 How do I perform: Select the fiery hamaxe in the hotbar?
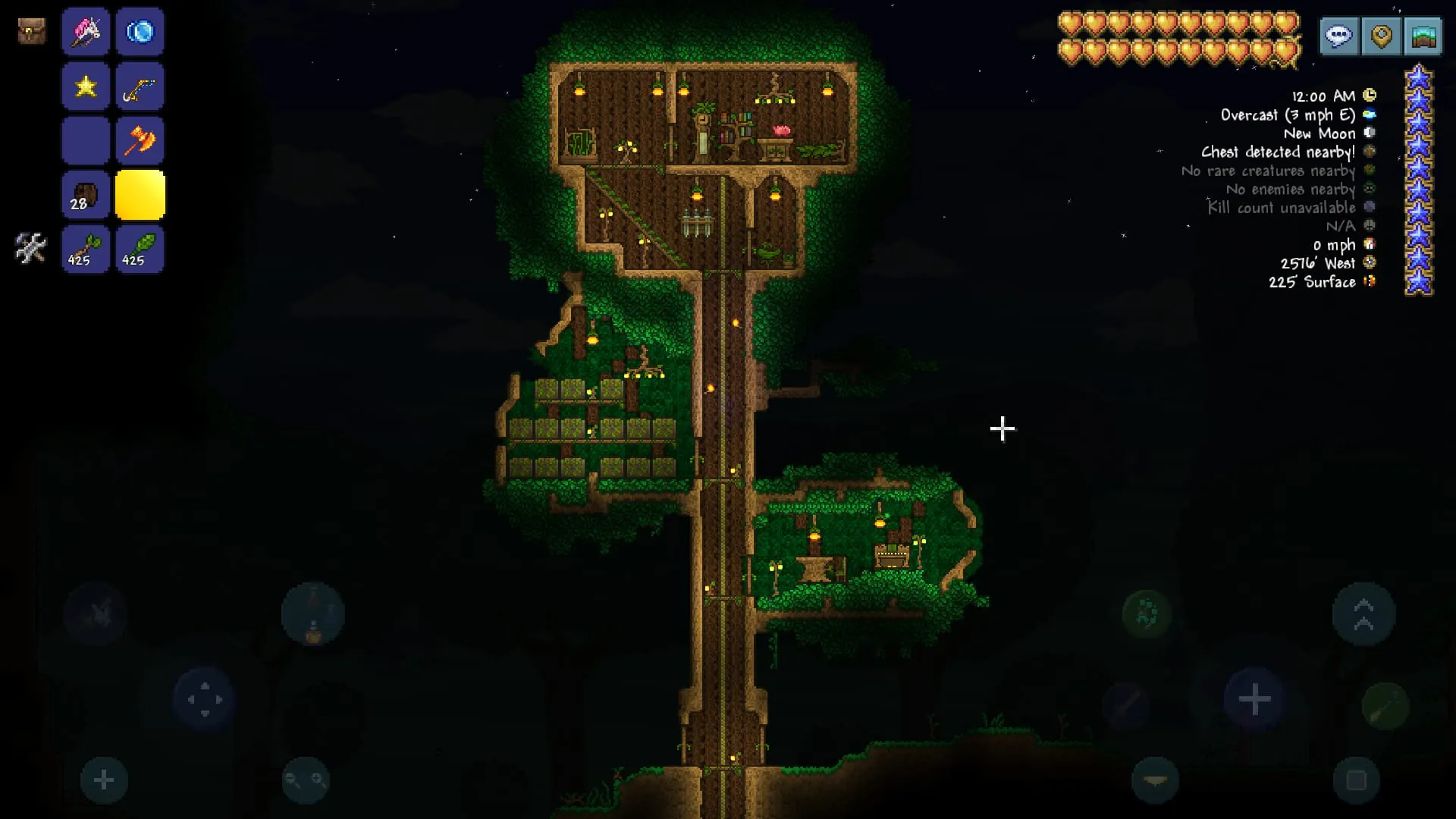(140, 140)
